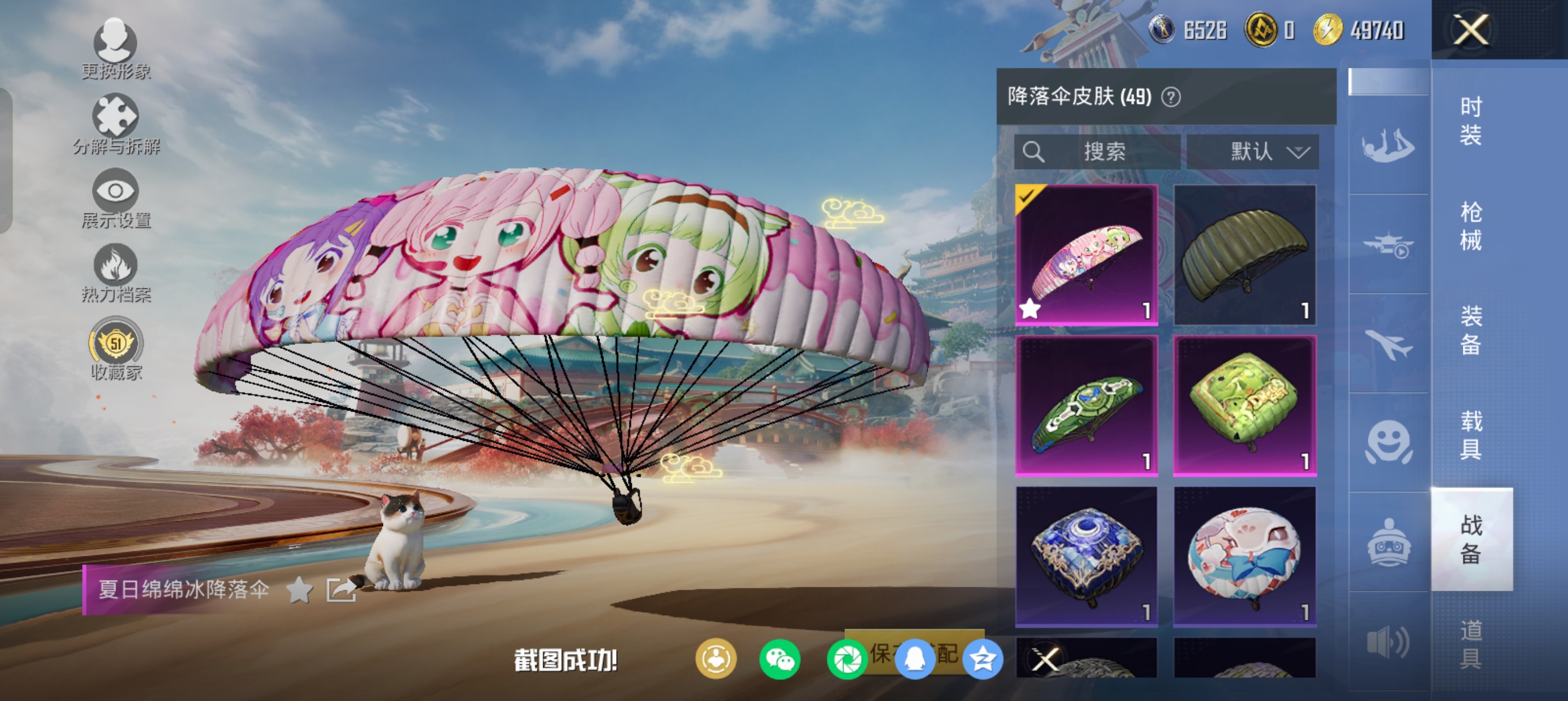Switch to the 枪械 firearms tab
This screenshot has height=701, width=1568.
coord(1471,226)
